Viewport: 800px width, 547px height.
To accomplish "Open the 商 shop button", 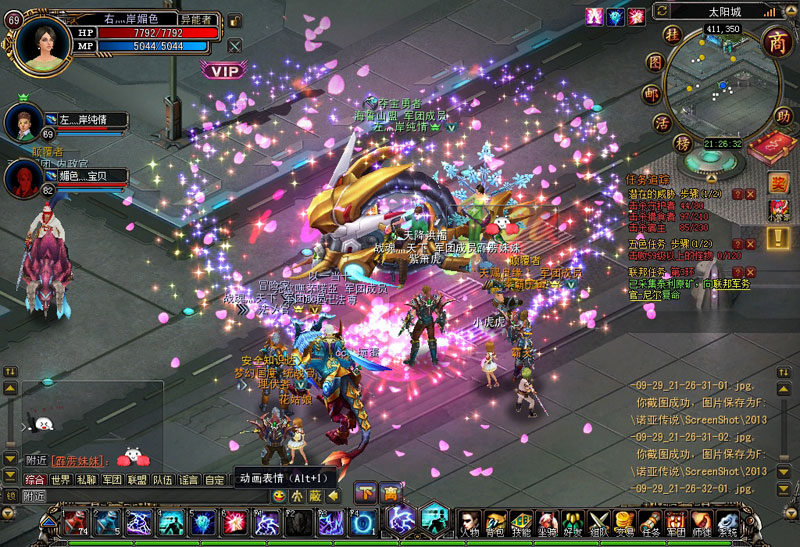I will click(x=776, y=43).
